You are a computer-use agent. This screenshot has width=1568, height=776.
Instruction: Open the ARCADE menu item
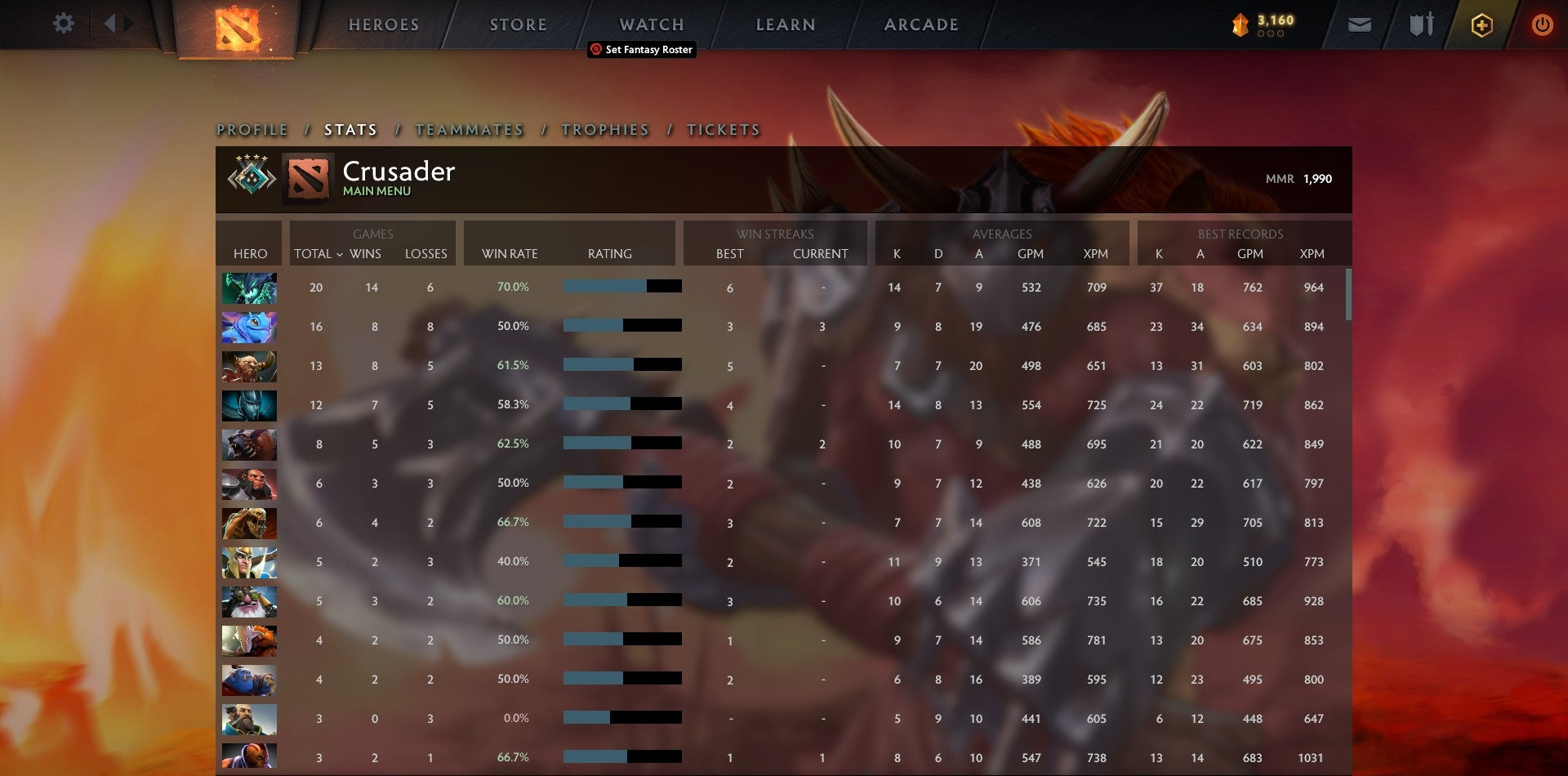tap(921, 25)
